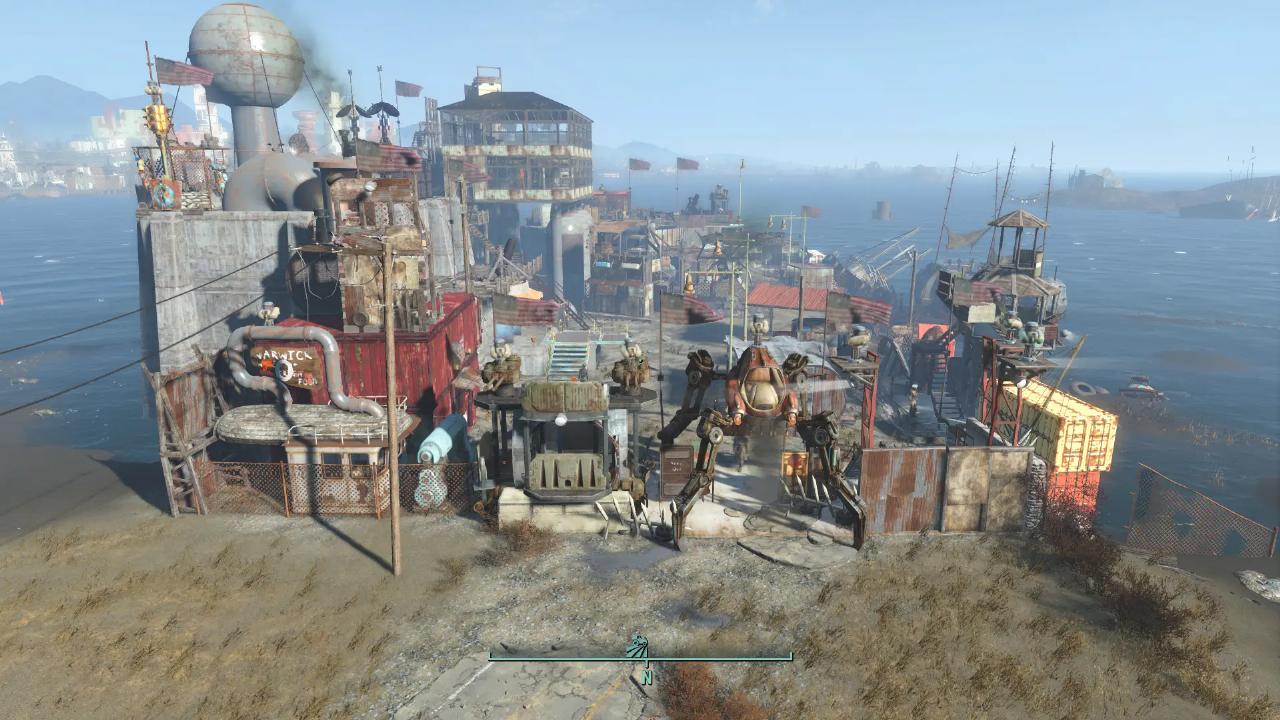
Task: Click the farm location marker on the compass
Action: click(x=637, y=646)
